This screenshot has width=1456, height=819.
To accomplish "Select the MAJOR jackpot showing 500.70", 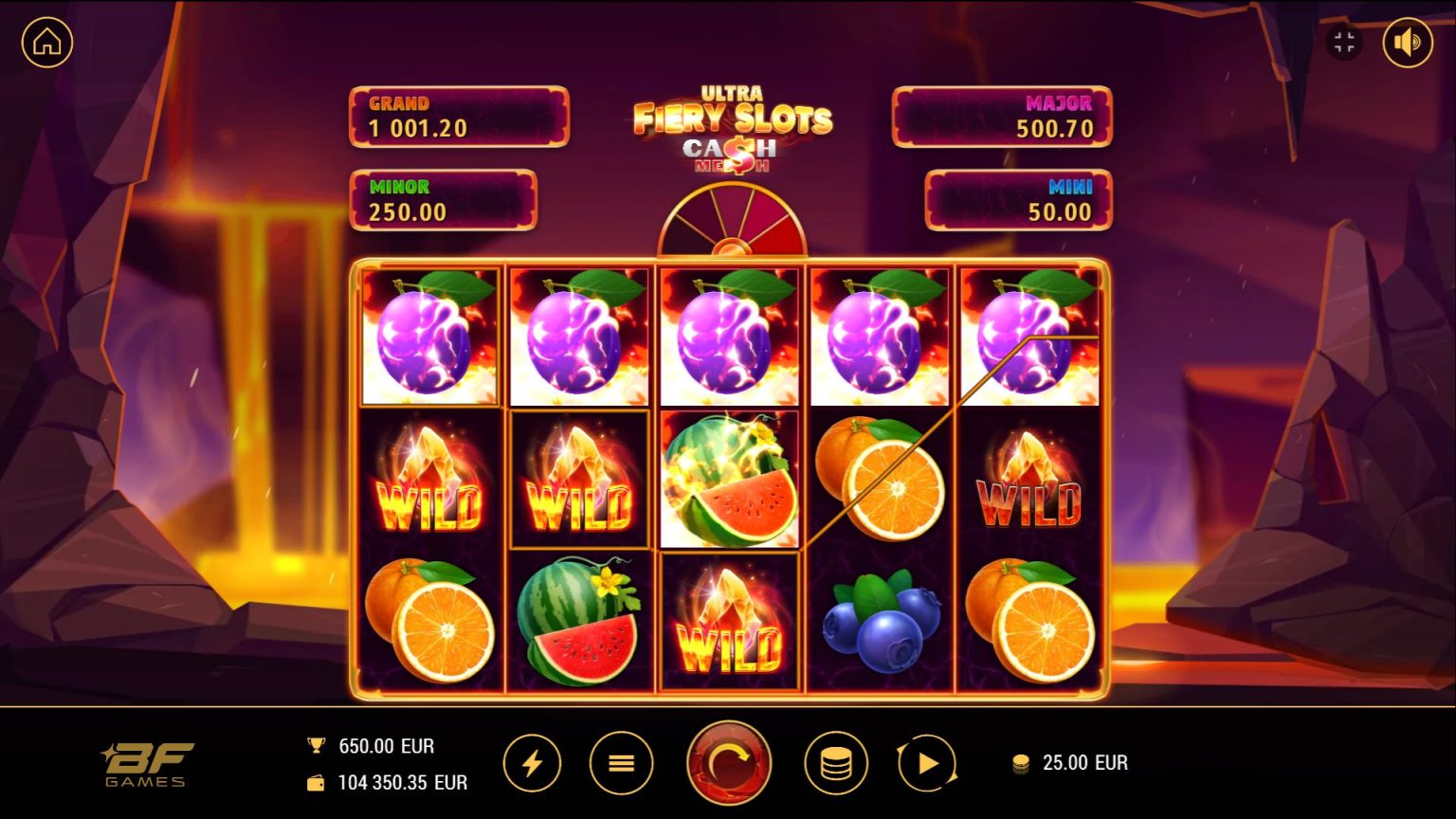I will (x=1005, y=117).
